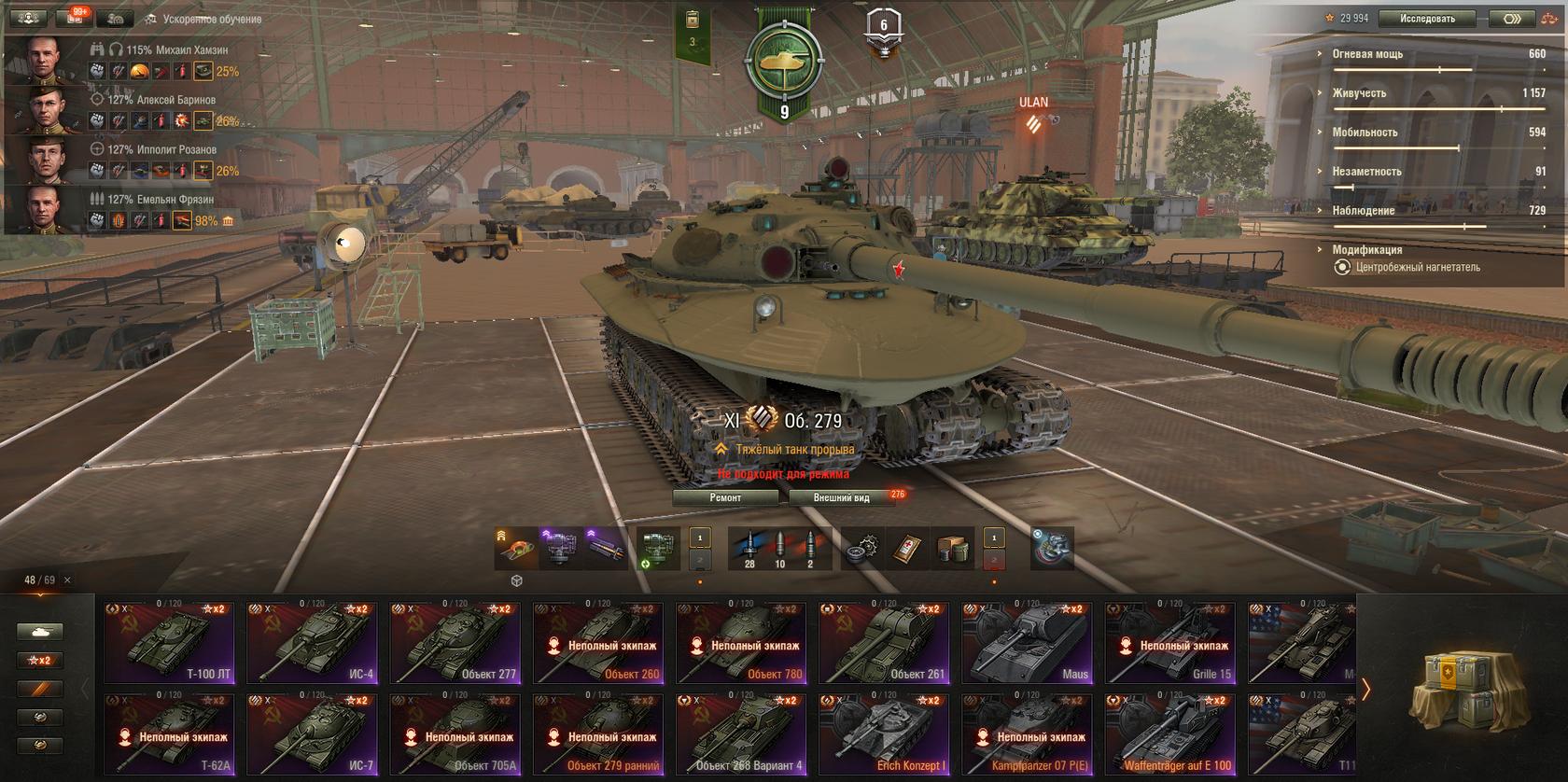Expand the Огневая мощь firepower stats
The image size is (1568, 782).
[1367, 54]
